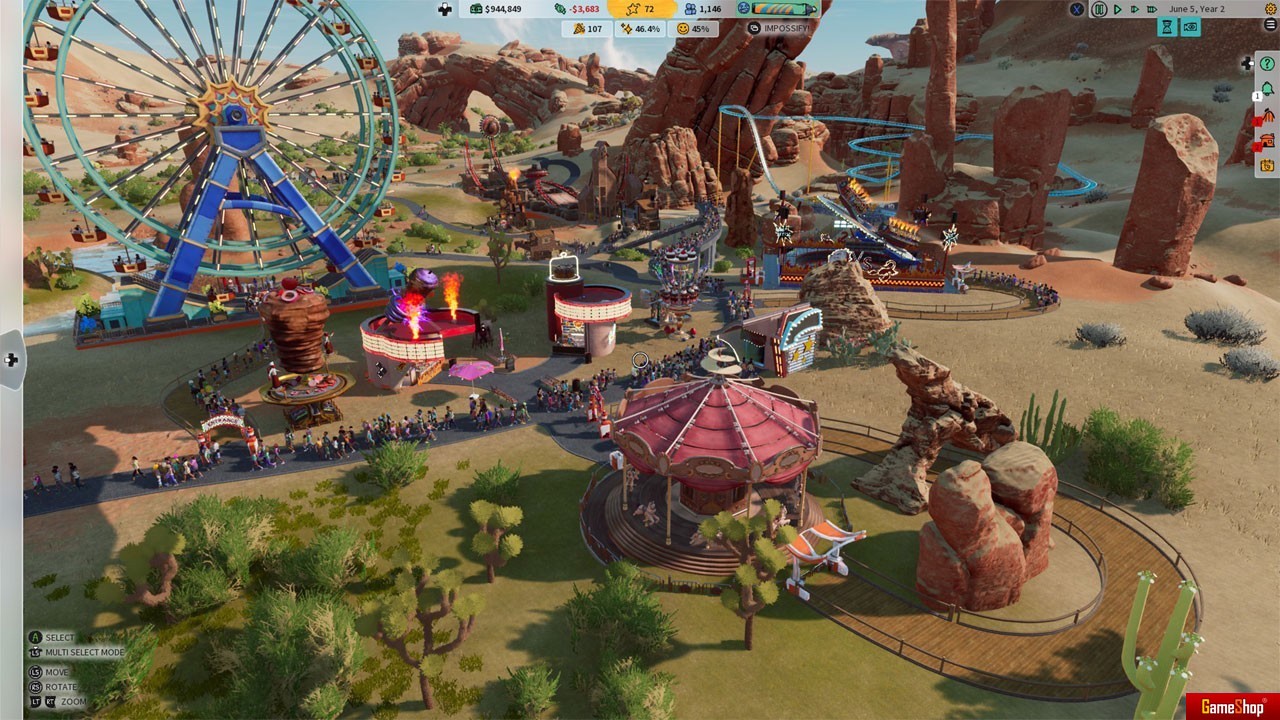Click the hourglass icon below the date
The width and height of the screenshot is (1280, 720).
point(1168,28)
